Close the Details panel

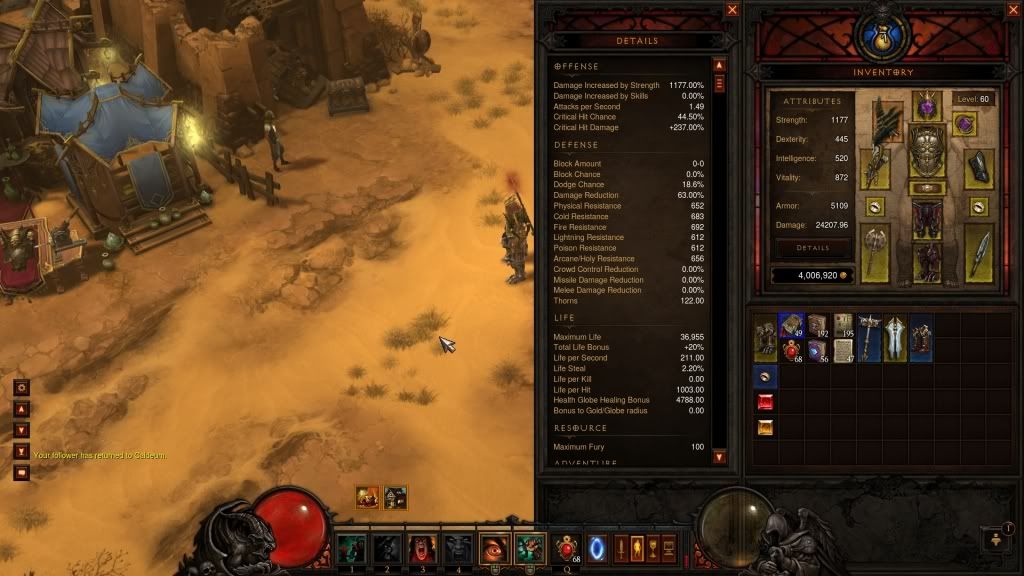[732, 10]
